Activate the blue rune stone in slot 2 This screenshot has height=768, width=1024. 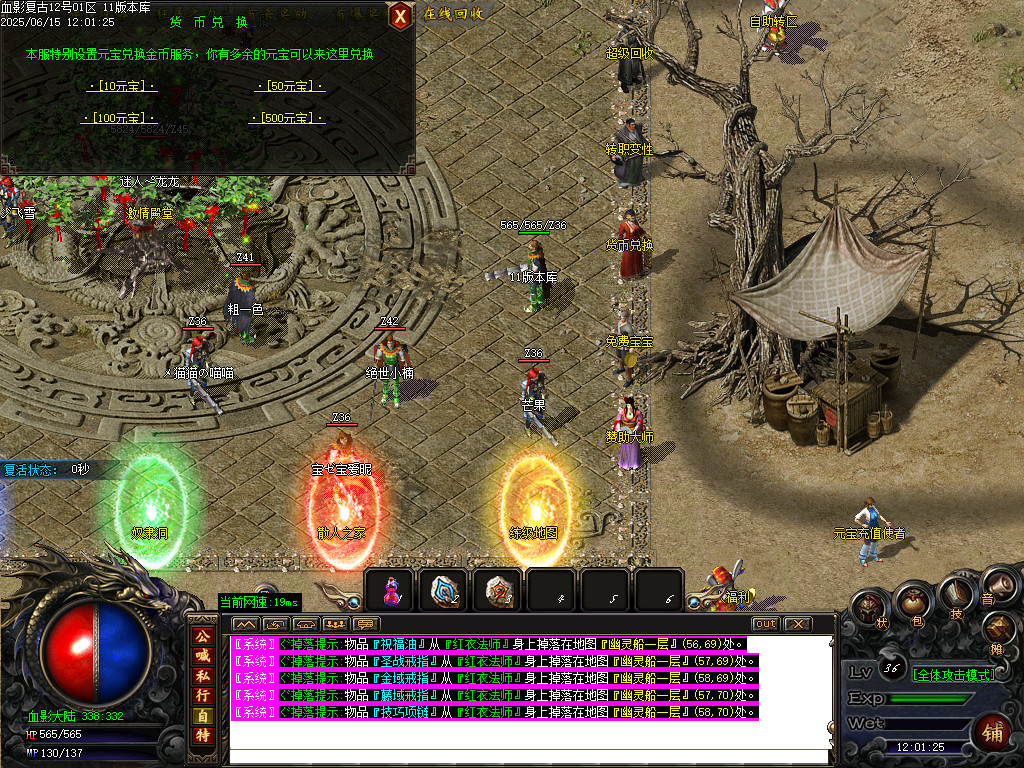coord(444,590)
